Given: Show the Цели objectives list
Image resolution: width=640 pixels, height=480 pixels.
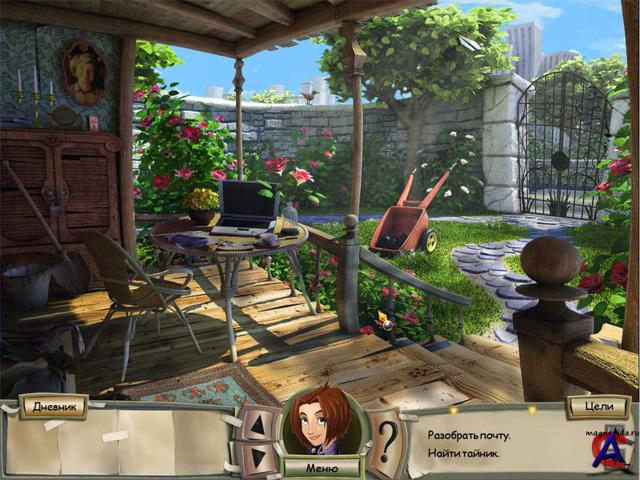Looking at the screenshot, I should [597, 406].
